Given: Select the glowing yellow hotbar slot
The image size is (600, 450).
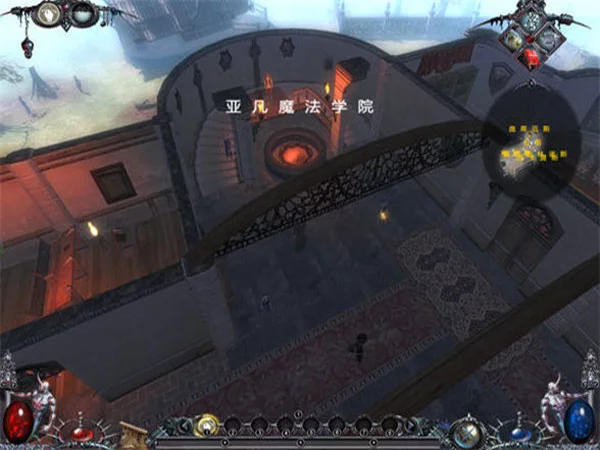Looking at the screenshot, I should coord(207,425).
